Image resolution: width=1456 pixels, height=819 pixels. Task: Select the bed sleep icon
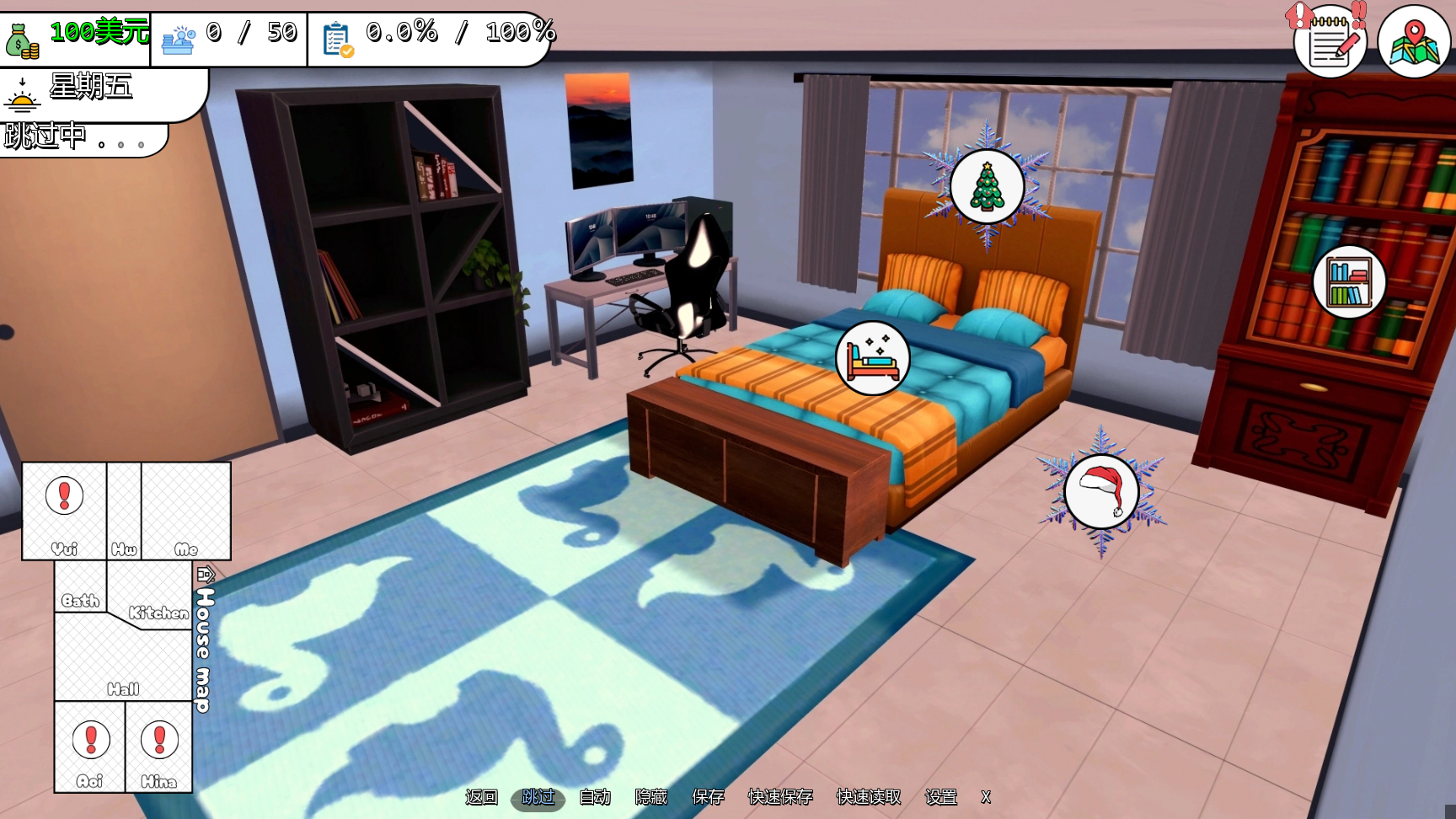click(872, 358)
